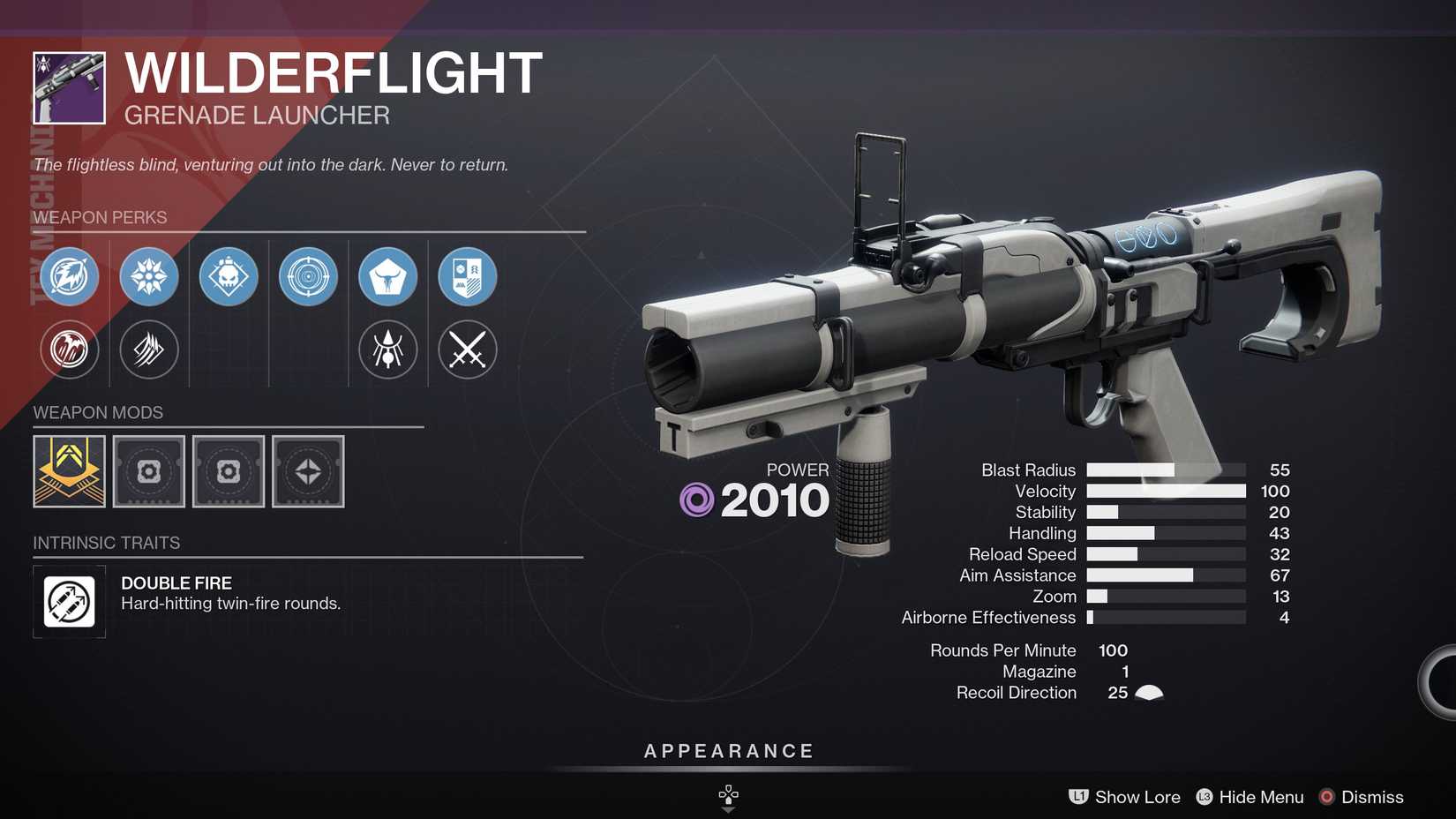Viewport: 1456px width, 819px height.
Task: Inspect the skull perk icon
Action: click(228, 276)
